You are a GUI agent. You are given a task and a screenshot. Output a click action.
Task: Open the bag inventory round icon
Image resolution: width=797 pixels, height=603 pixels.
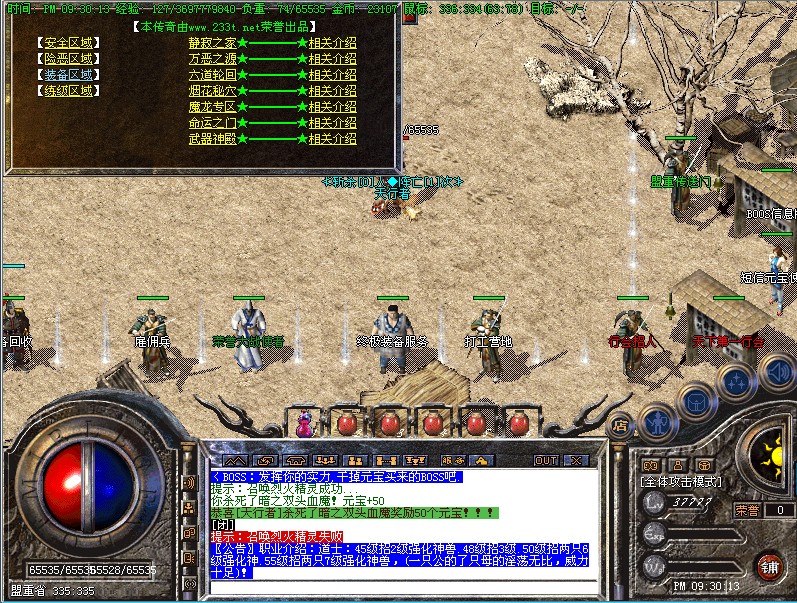click(x=694, y=400)
